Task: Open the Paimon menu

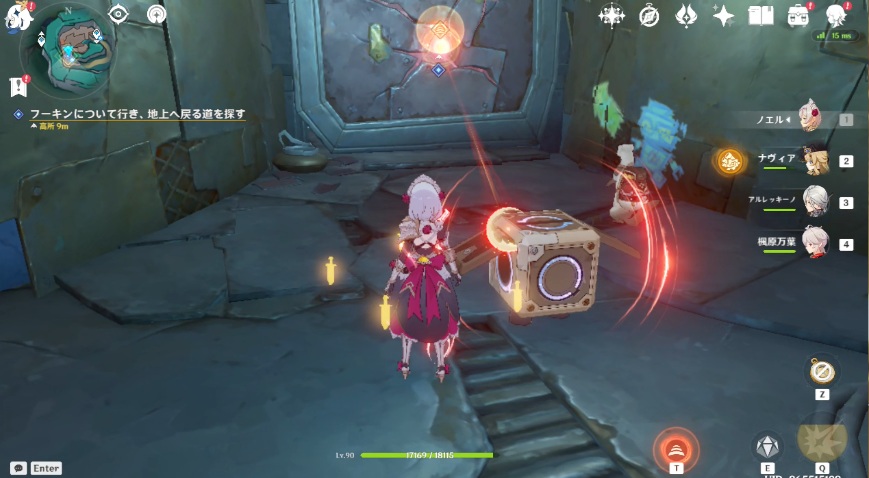Action: click(18, 18)
